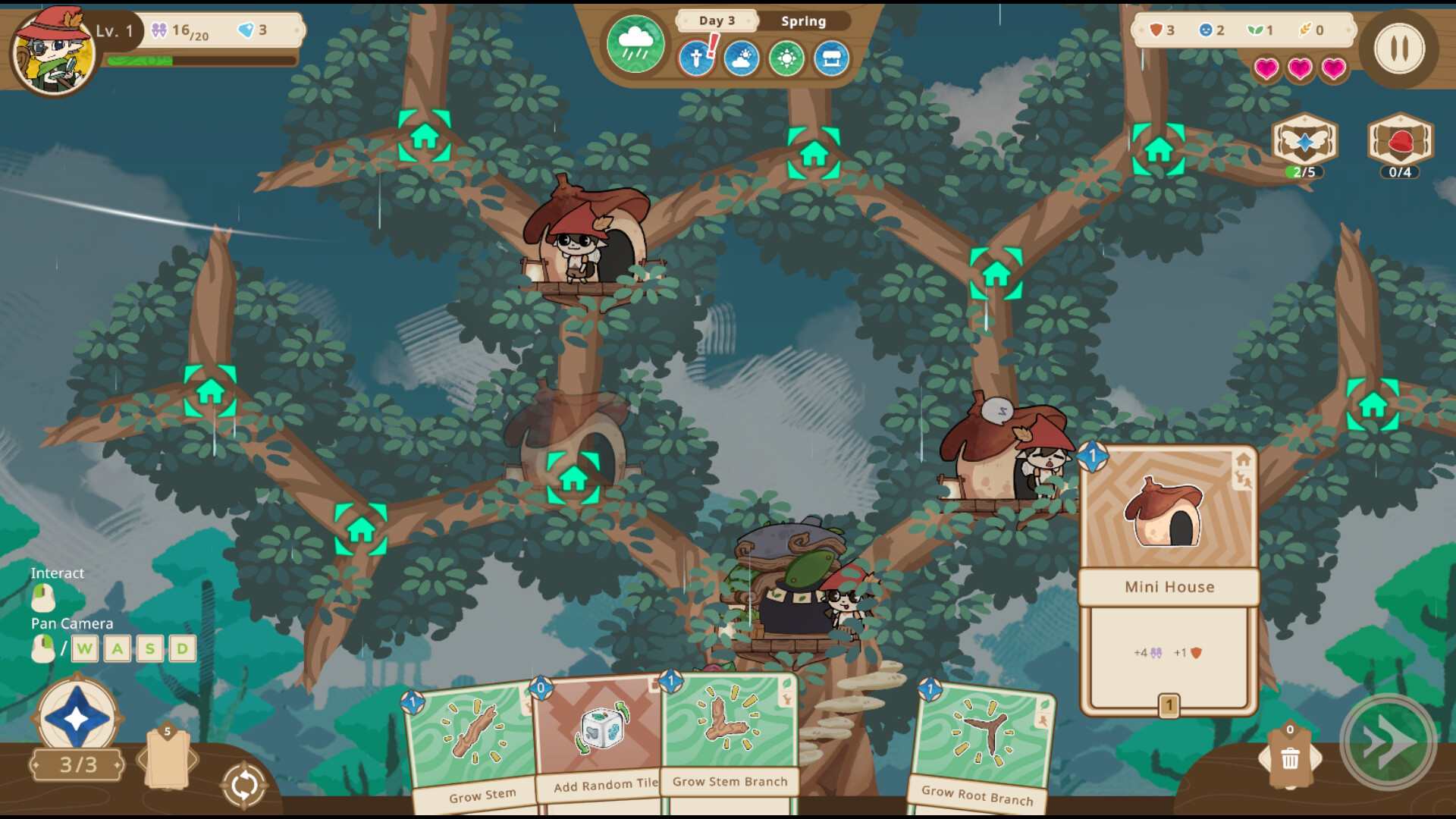Viewport: 1456px width, 819px height.
Task: Click a green house placement slot on the tree
Action: pos(425,136)
